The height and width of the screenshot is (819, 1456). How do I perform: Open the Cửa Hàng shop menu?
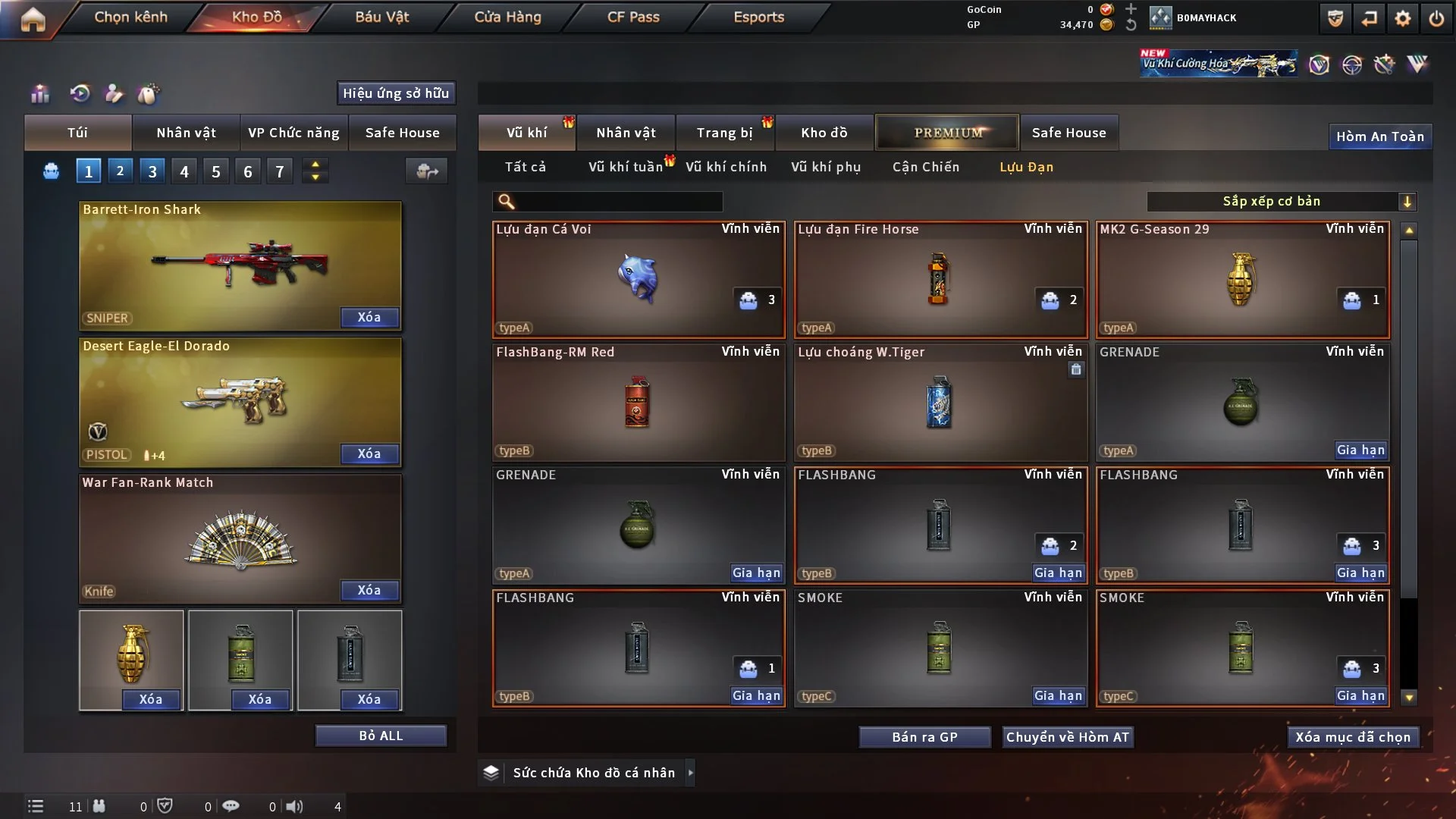click(x=507, y=17)
